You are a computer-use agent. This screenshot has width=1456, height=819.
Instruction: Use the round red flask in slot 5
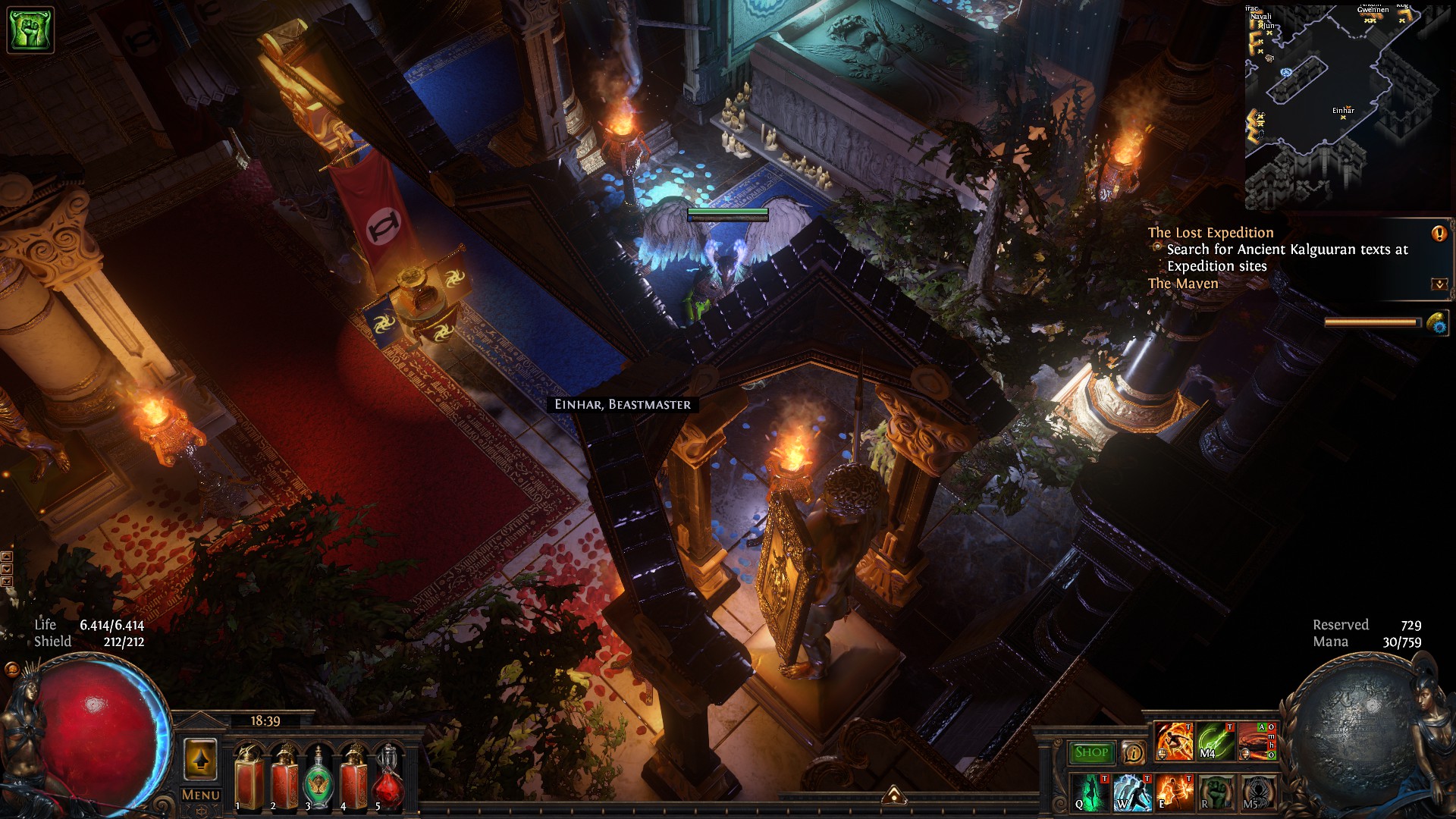pyautogui.click(x=388, y=779)
